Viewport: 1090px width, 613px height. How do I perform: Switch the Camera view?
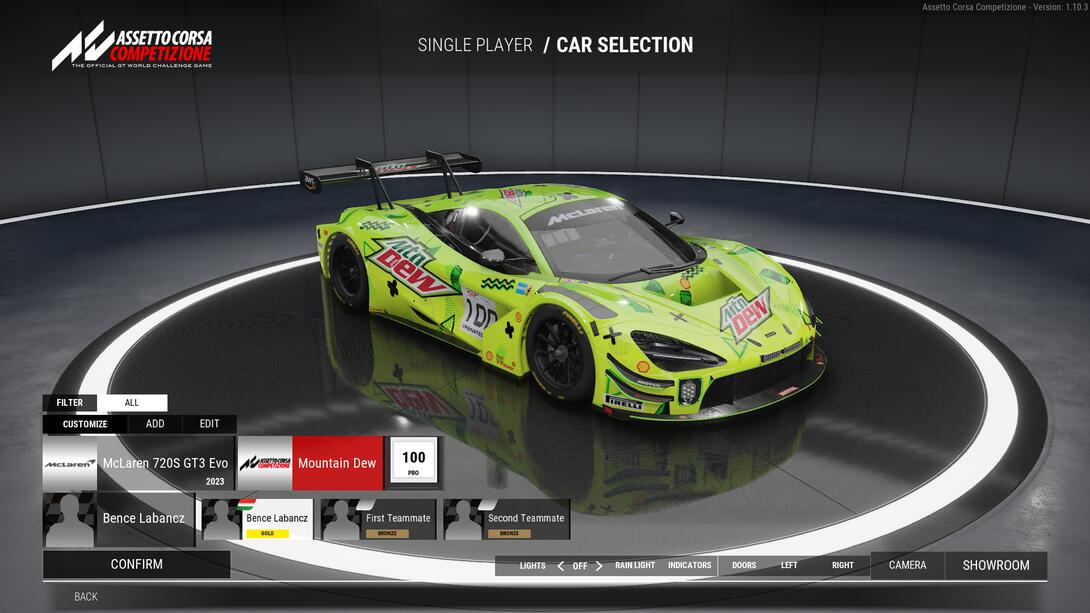pyautogui.click(x=907, y=566)
